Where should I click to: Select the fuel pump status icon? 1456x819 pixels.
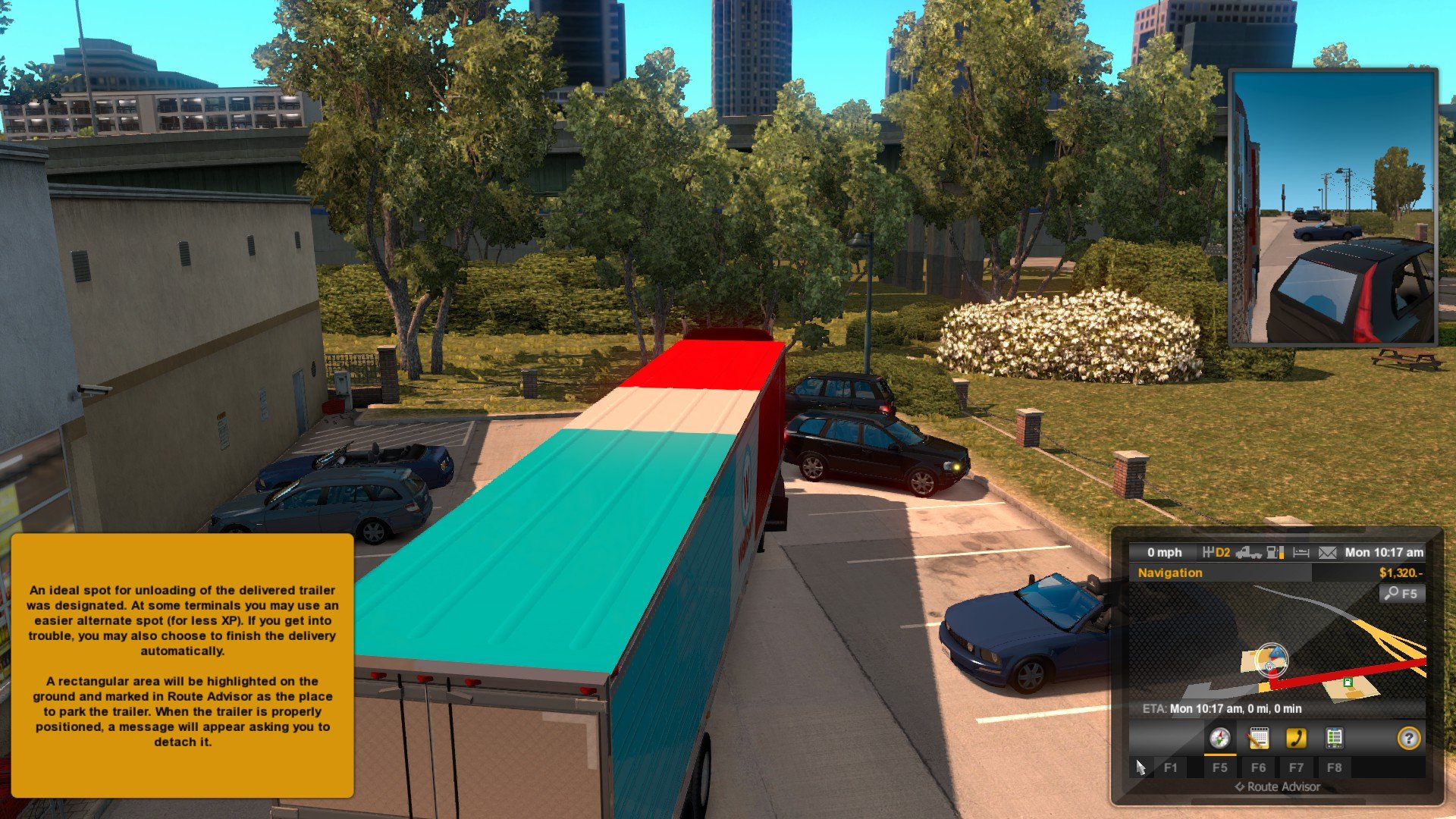[1276, 553]
